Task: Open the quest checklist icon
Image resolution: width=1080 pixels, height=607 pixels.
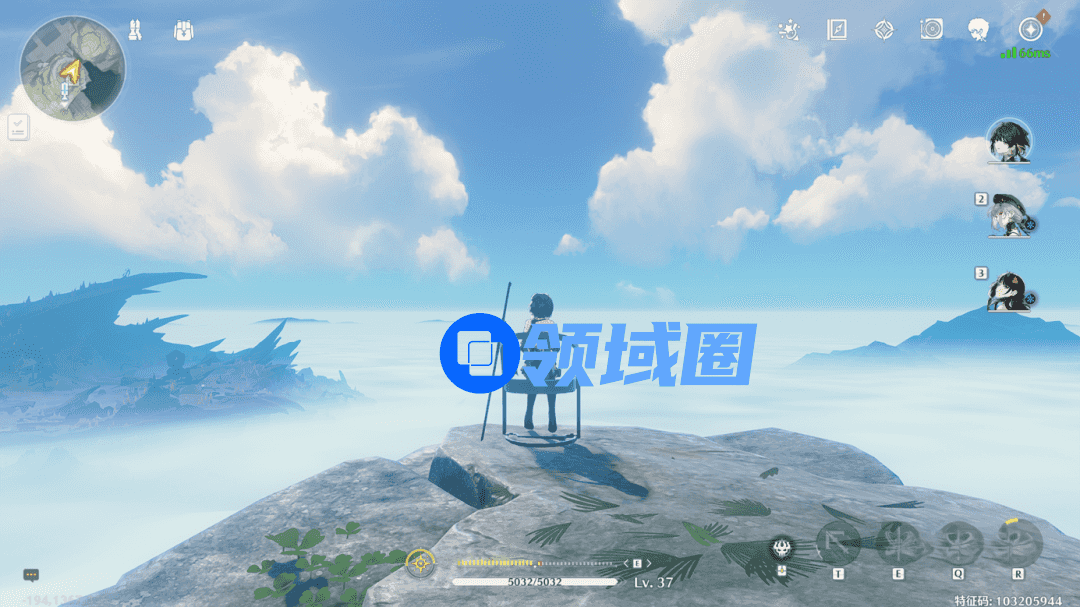Action: click(x=18, y=127)
